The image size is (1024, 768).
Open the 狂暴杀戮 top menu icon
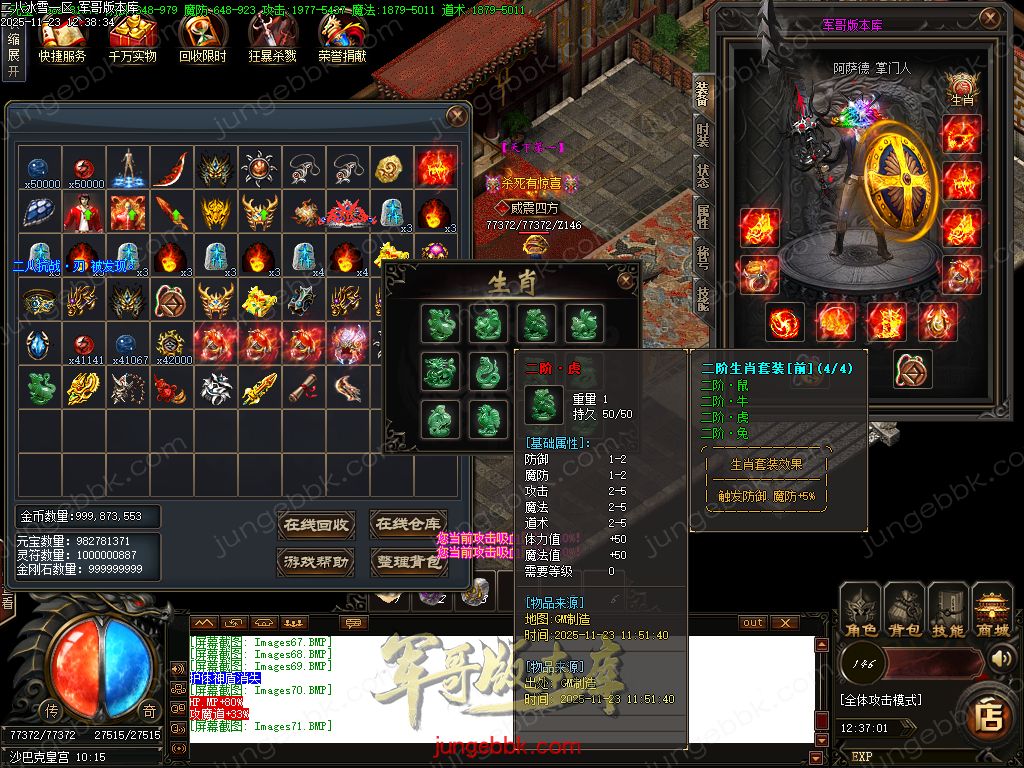point(272,40)
